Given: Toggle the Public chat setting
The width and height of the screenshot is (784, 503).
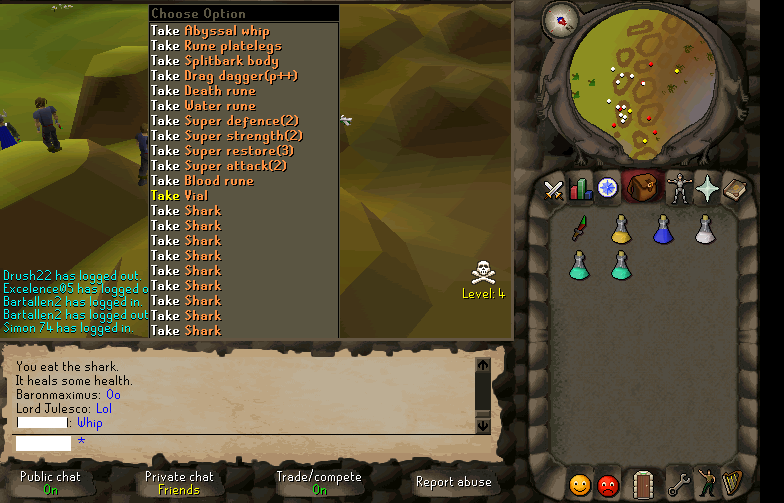Looking at the screenshot, I should 50,483.
